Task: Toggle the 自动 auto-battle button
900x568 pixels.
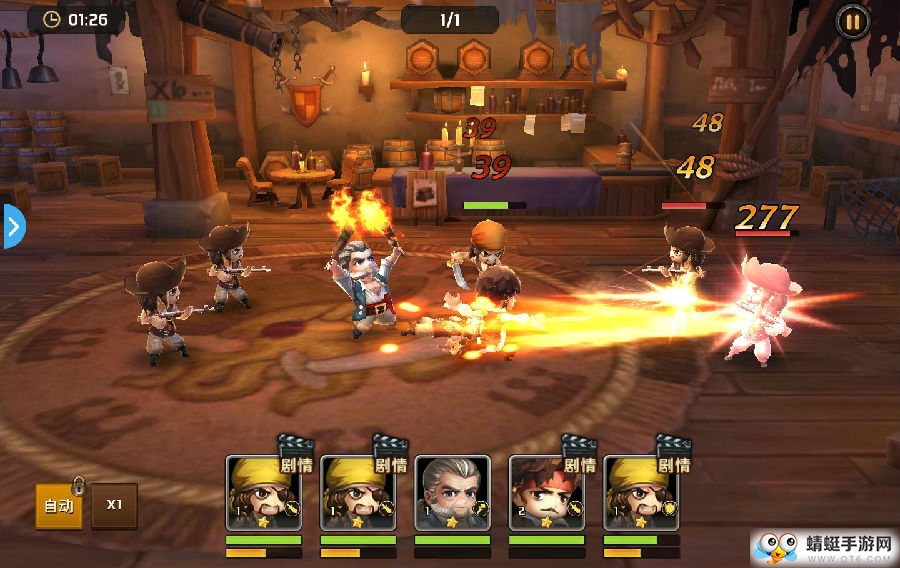Action: click(x=59, y=506)
